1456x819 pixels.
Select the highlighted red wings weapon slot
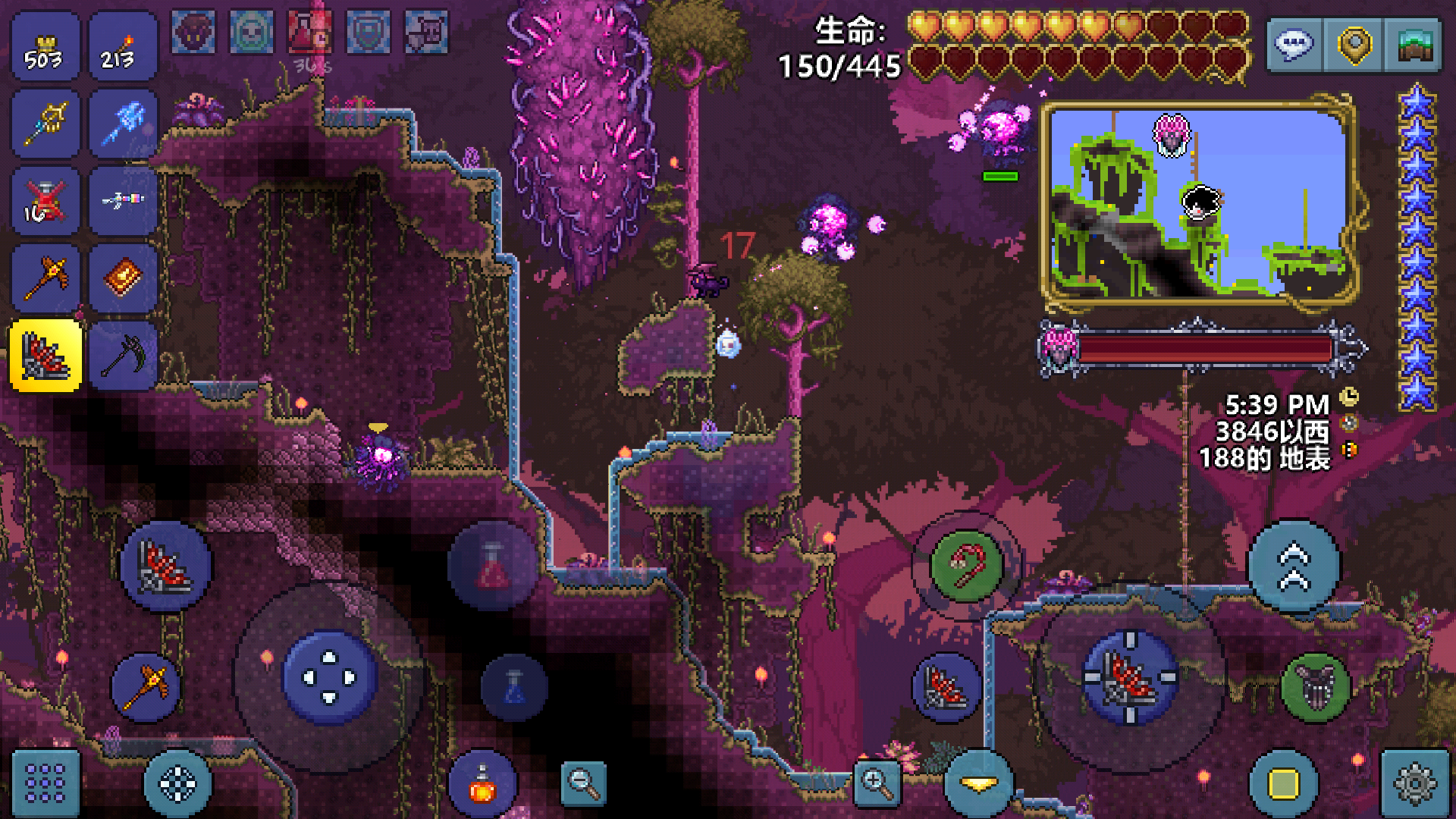click(45, 356)
